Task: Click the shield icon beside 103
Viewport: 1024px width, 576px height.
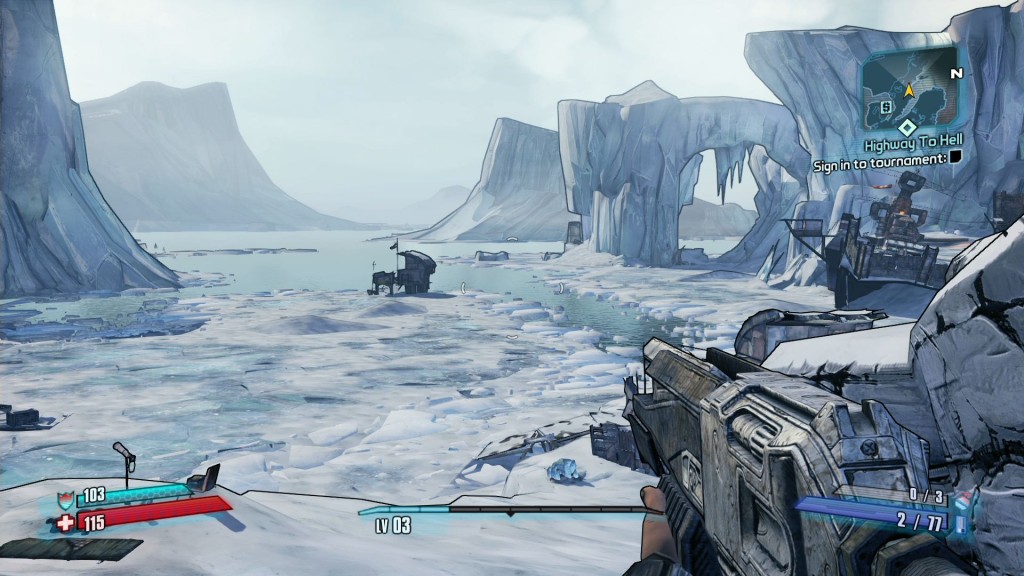Action: [67, 496]
